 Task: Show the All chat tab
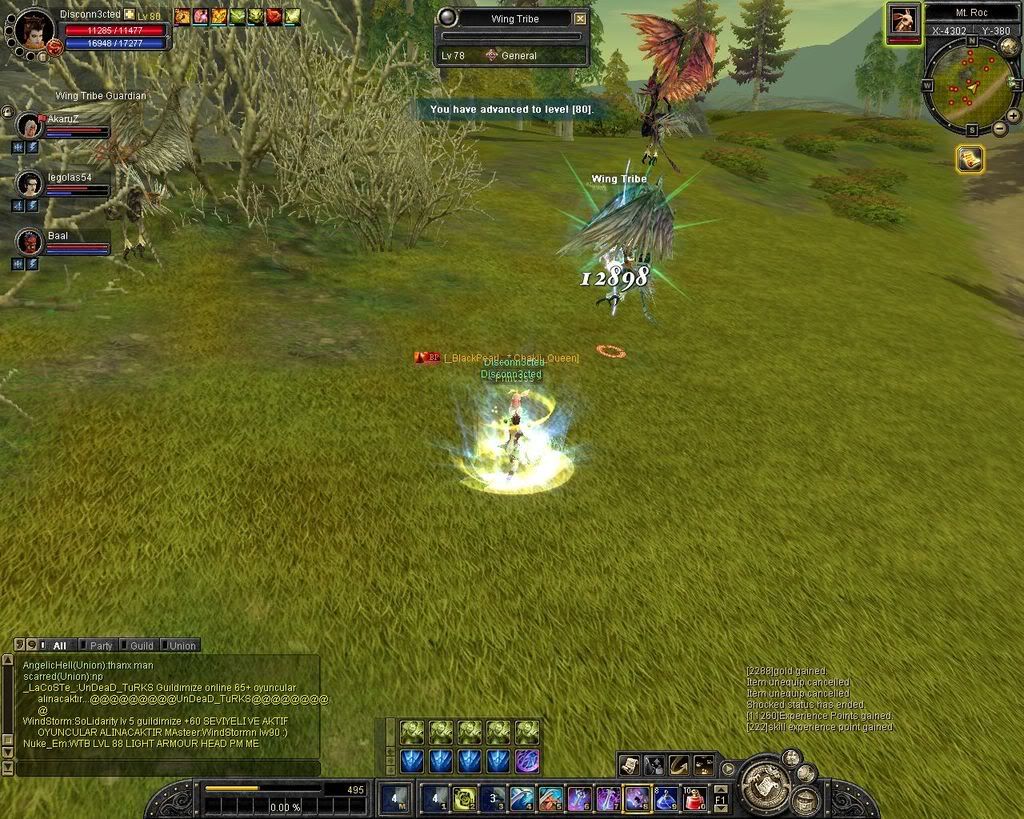(x=56, y=646)
